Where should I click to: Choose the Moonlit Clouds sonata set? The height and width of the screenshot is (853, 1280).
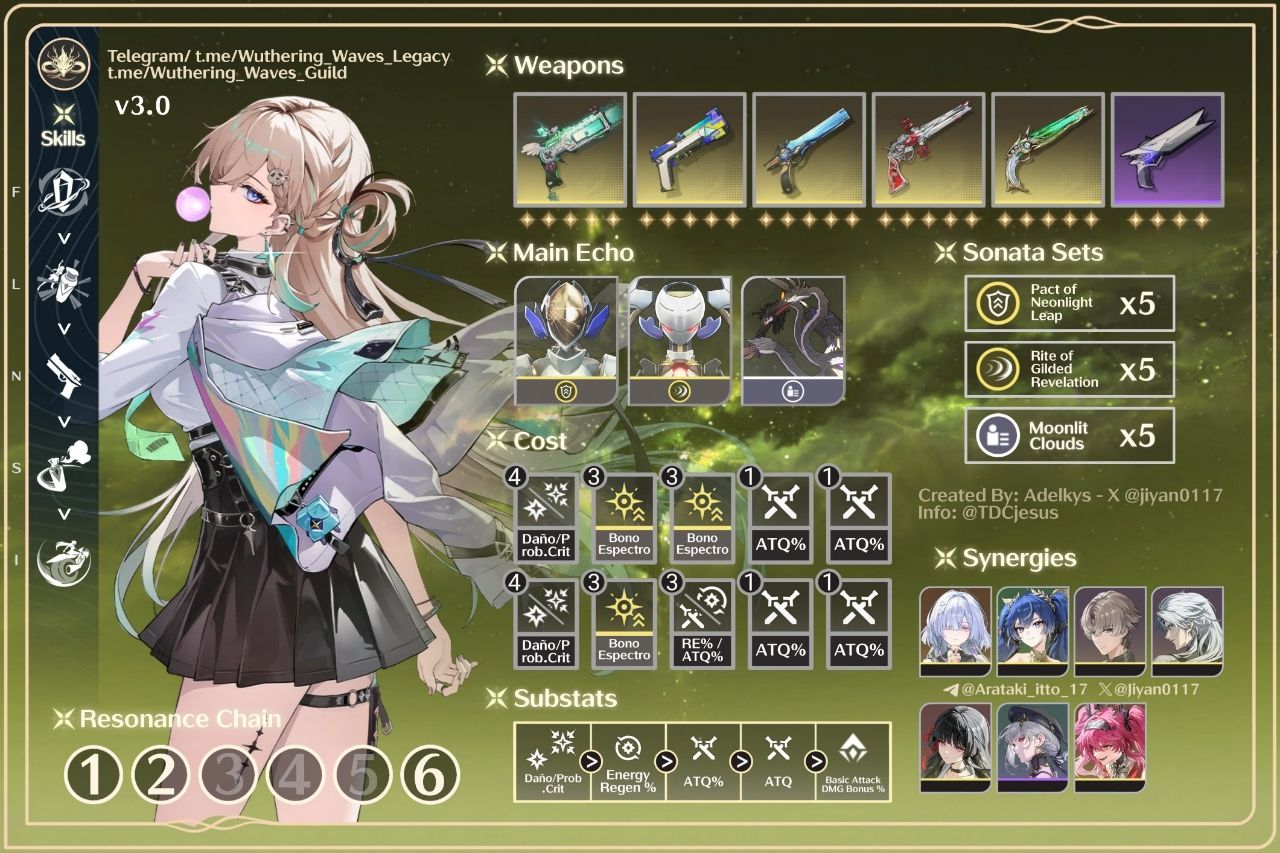[1069, 435]
